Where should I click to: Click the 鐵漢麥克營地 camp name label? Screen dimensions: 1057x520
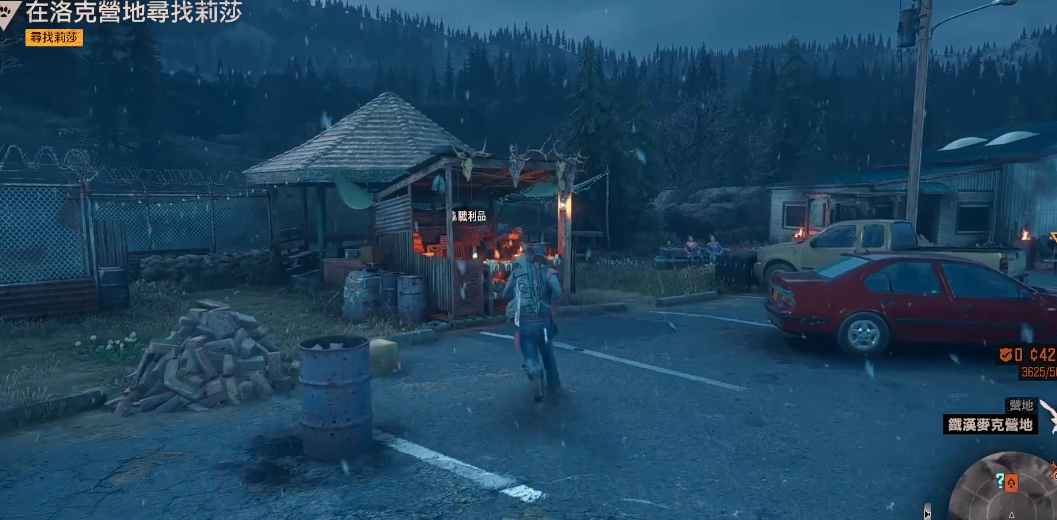click(x=990, y=424)
